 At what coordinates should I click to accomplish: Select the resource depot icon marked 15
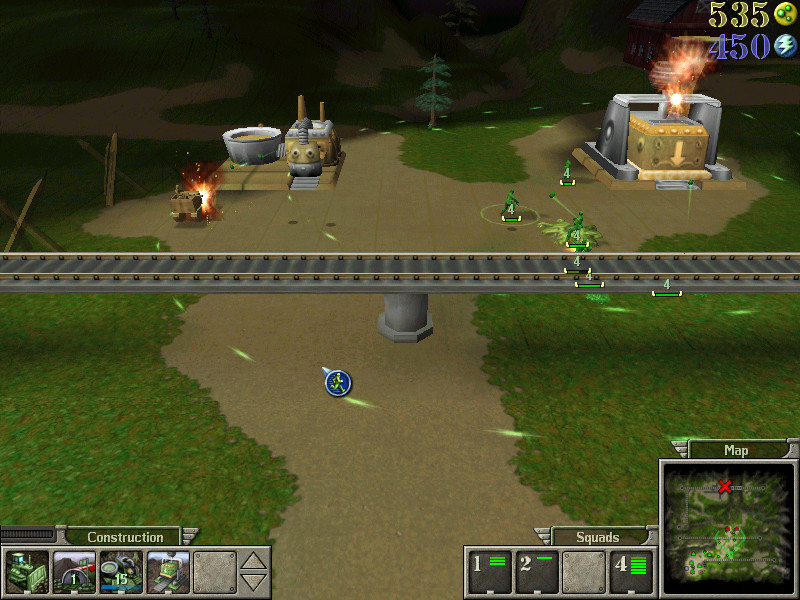pos(120,572)
